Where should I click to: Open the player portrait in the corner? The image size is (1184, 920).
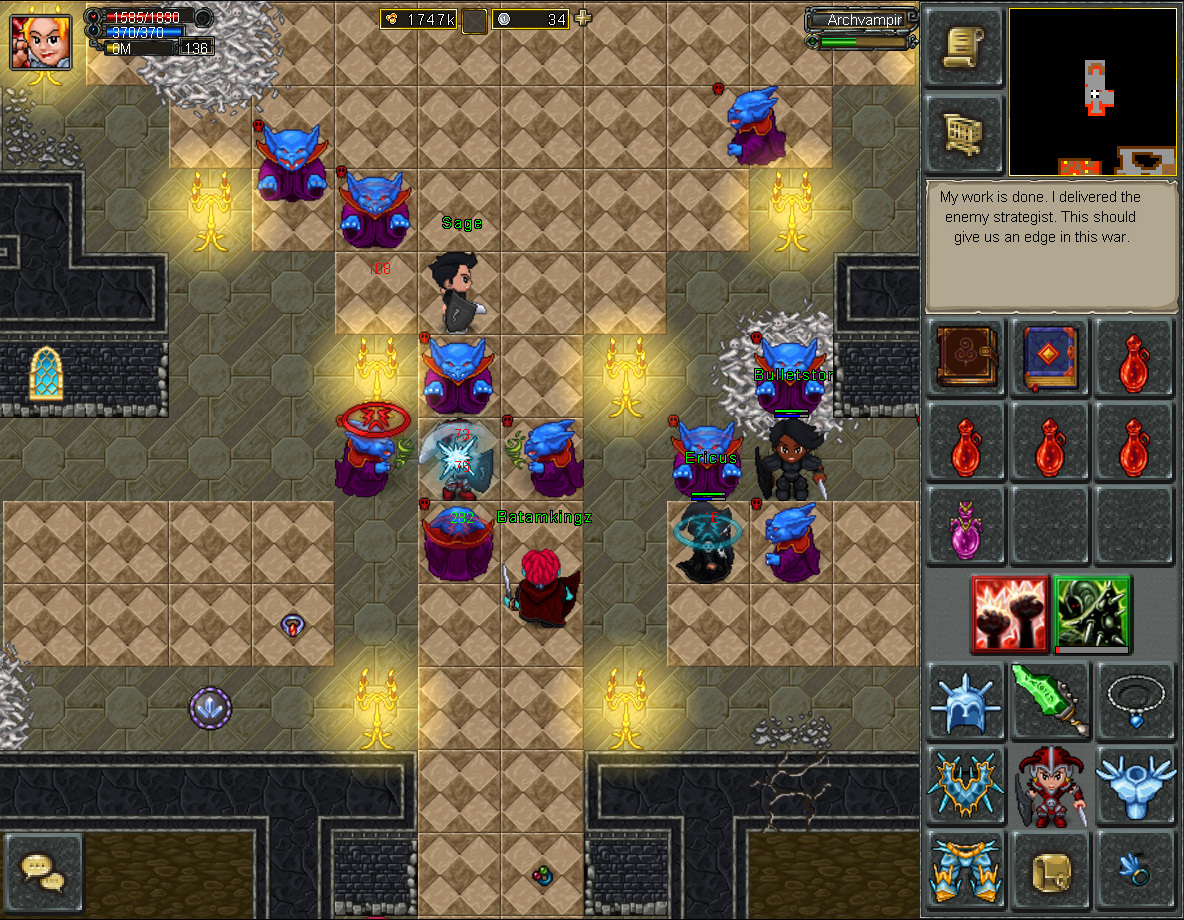(41, 40)
